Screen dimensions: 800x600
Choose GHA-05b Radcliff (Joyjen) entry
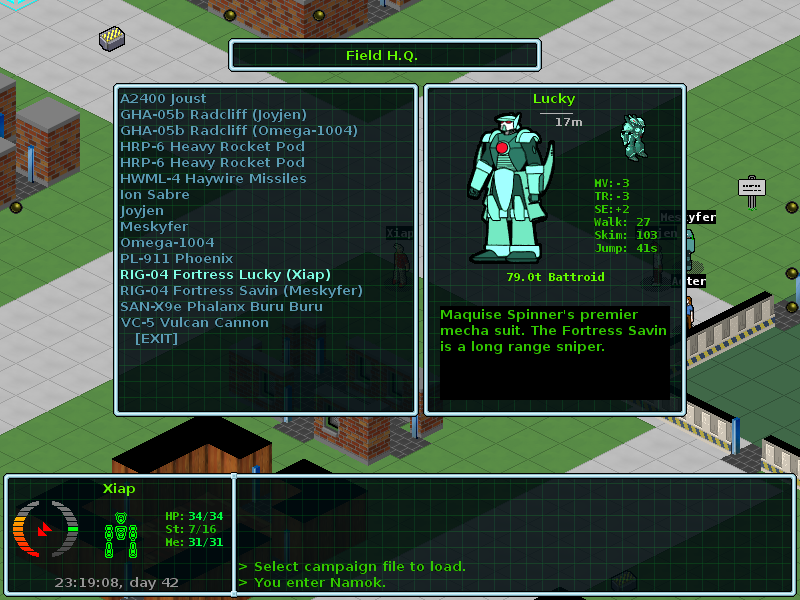click(213, 115)
